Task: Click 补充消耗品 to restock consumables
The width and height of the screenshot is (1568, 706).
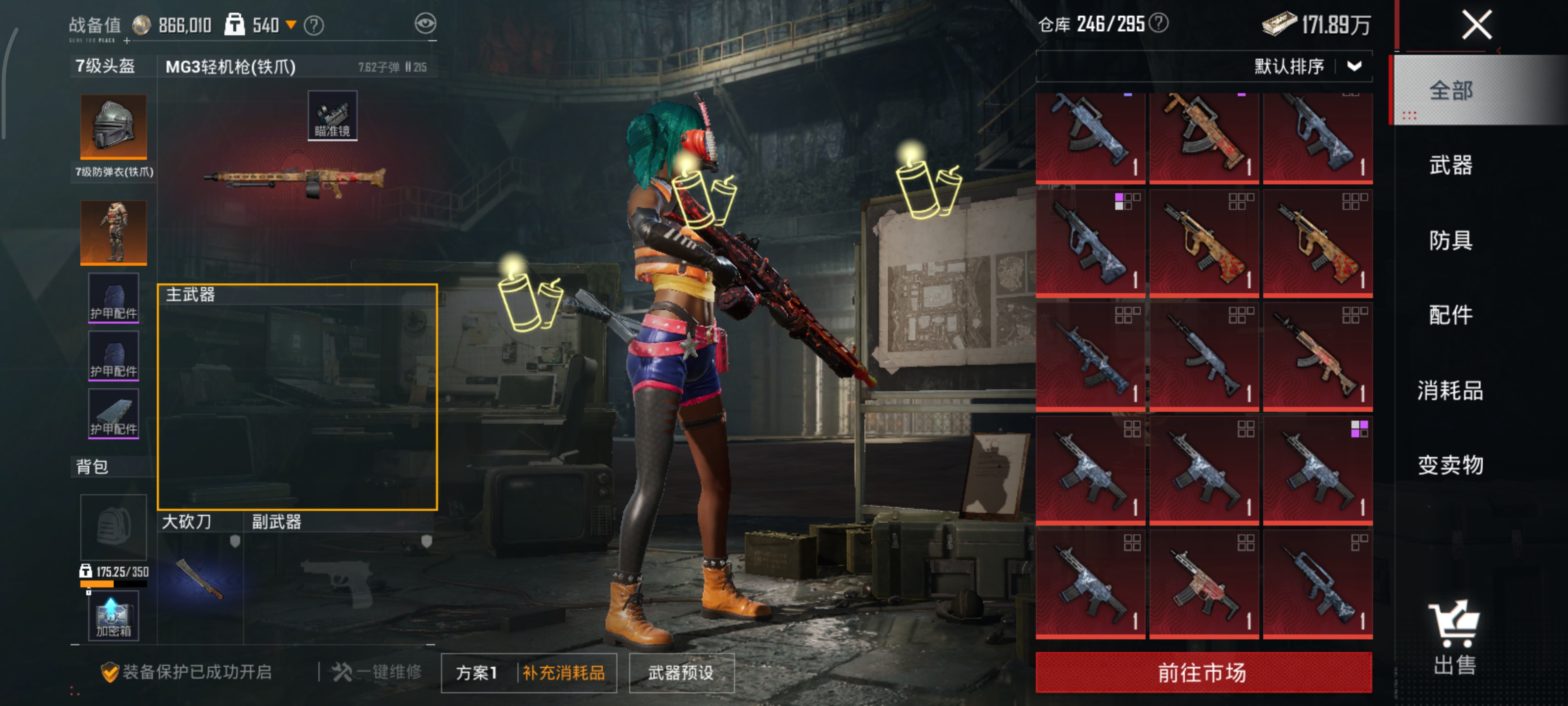Action: (563, 673)
